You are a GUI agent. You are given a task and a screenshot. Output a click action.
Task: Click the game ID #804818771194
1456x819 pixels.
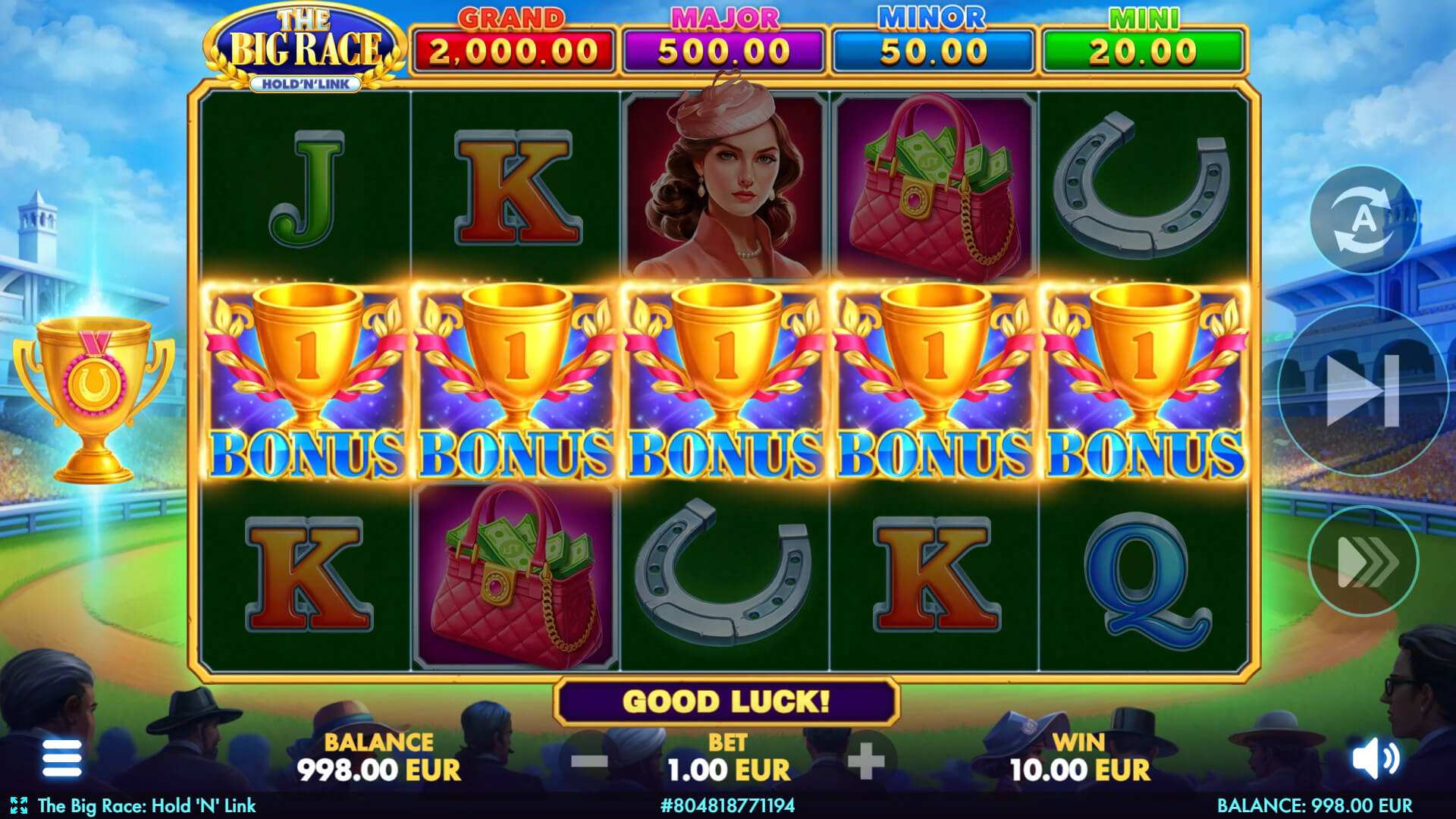[726, 807]
